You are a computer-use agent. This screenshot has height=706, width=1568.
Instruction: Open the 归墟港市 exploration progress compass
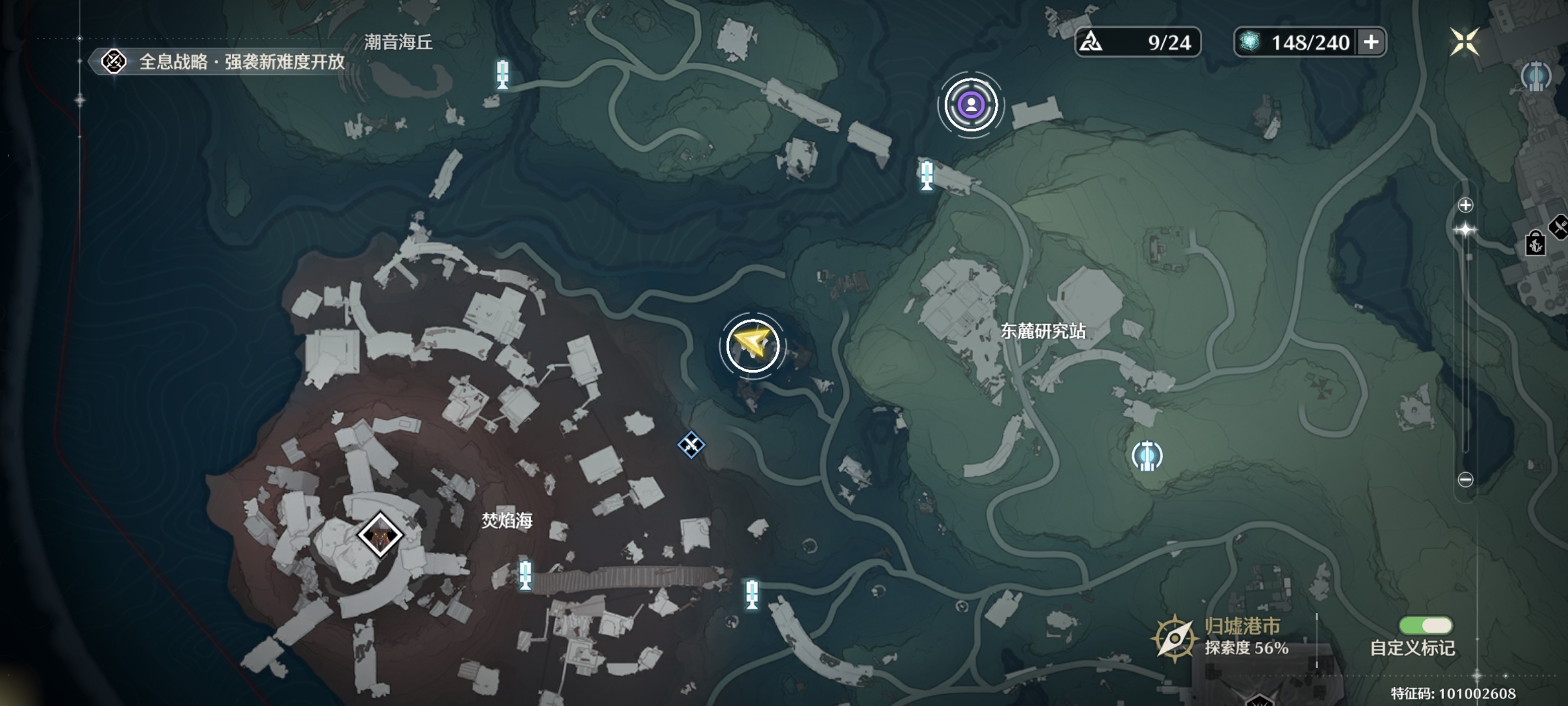coord(1174,638)
